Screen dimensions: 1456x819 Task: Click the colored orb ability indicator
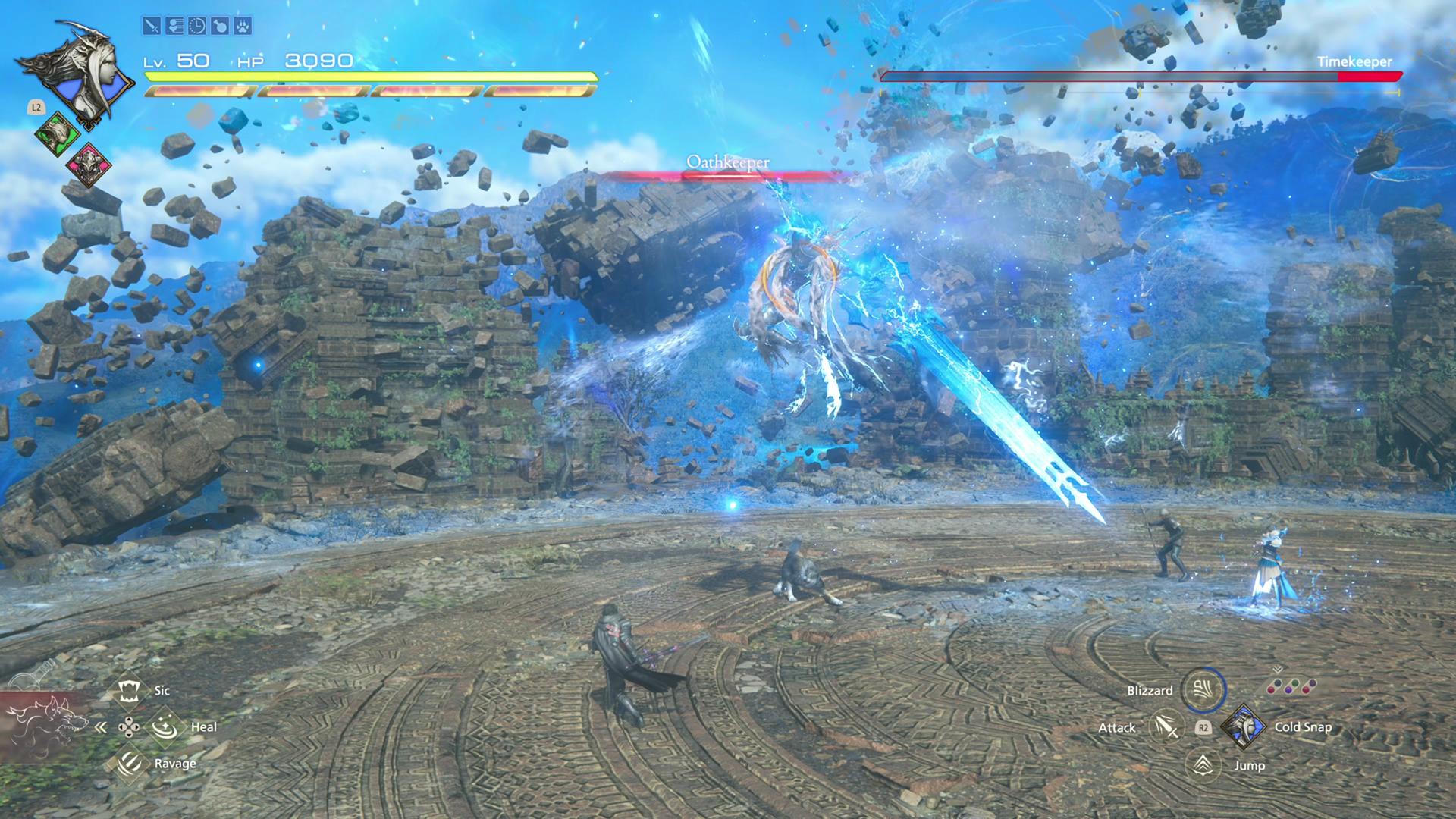click(x=1291, y=687)
